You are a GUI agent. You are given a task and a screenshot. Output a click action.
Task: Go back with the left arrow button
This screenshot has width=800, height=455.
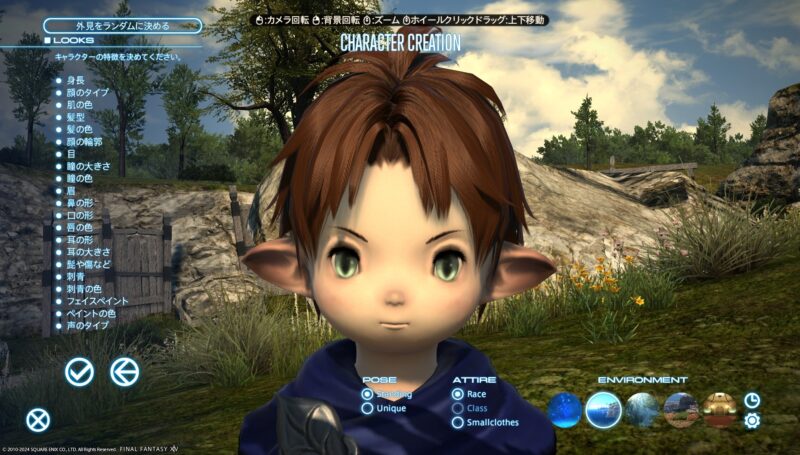pos(124,372)
